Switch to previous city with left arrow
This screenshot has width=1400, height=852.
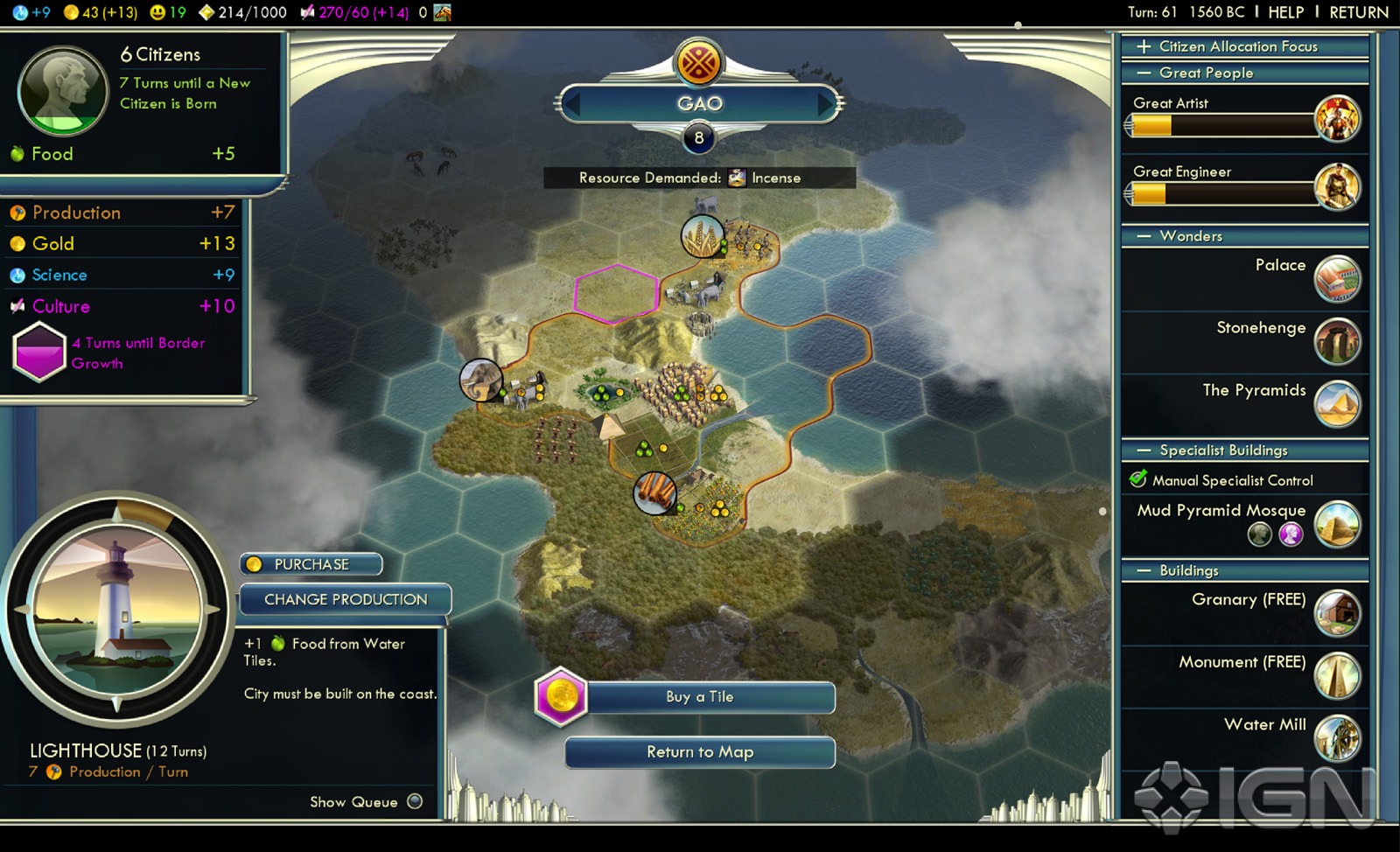coord(572,105)
